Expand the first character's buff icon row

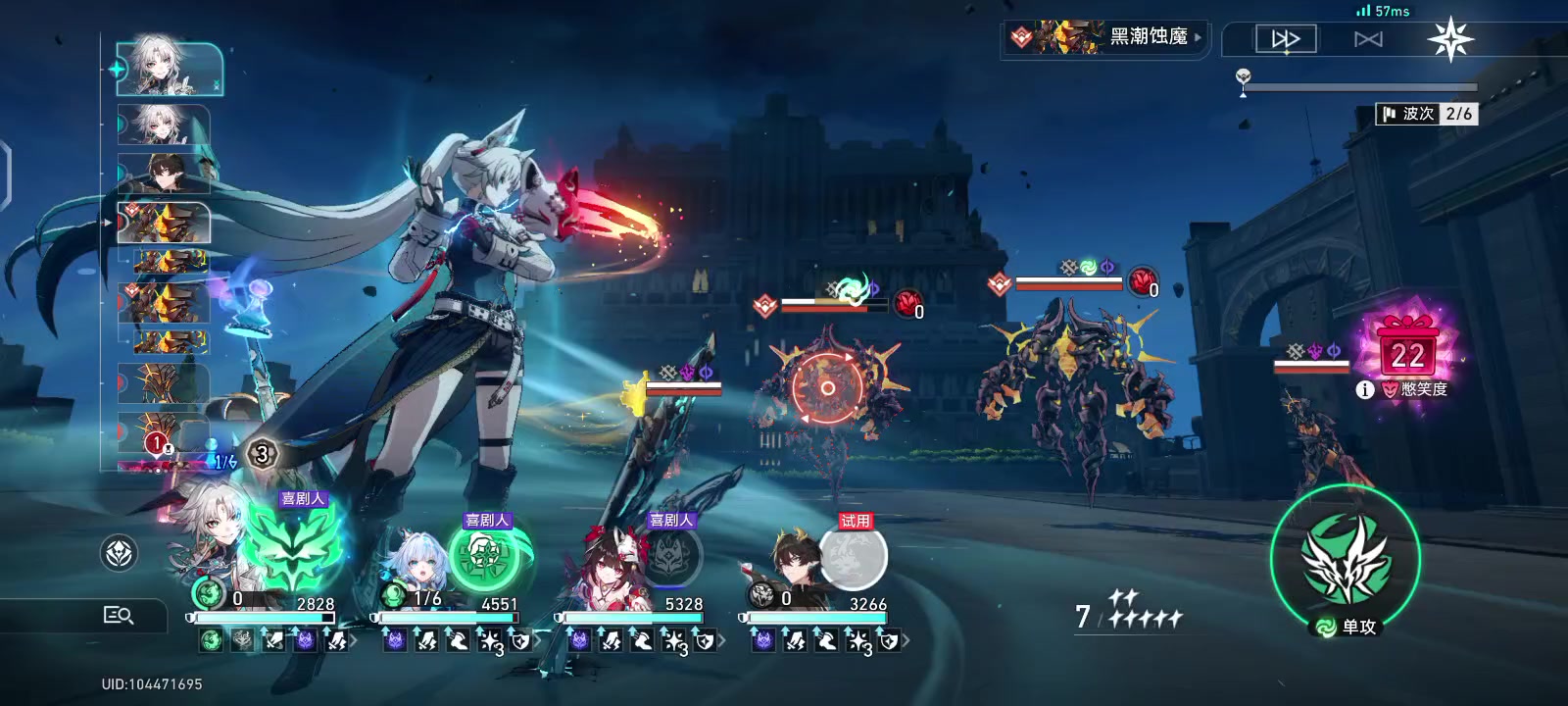[x=354, y=641]
